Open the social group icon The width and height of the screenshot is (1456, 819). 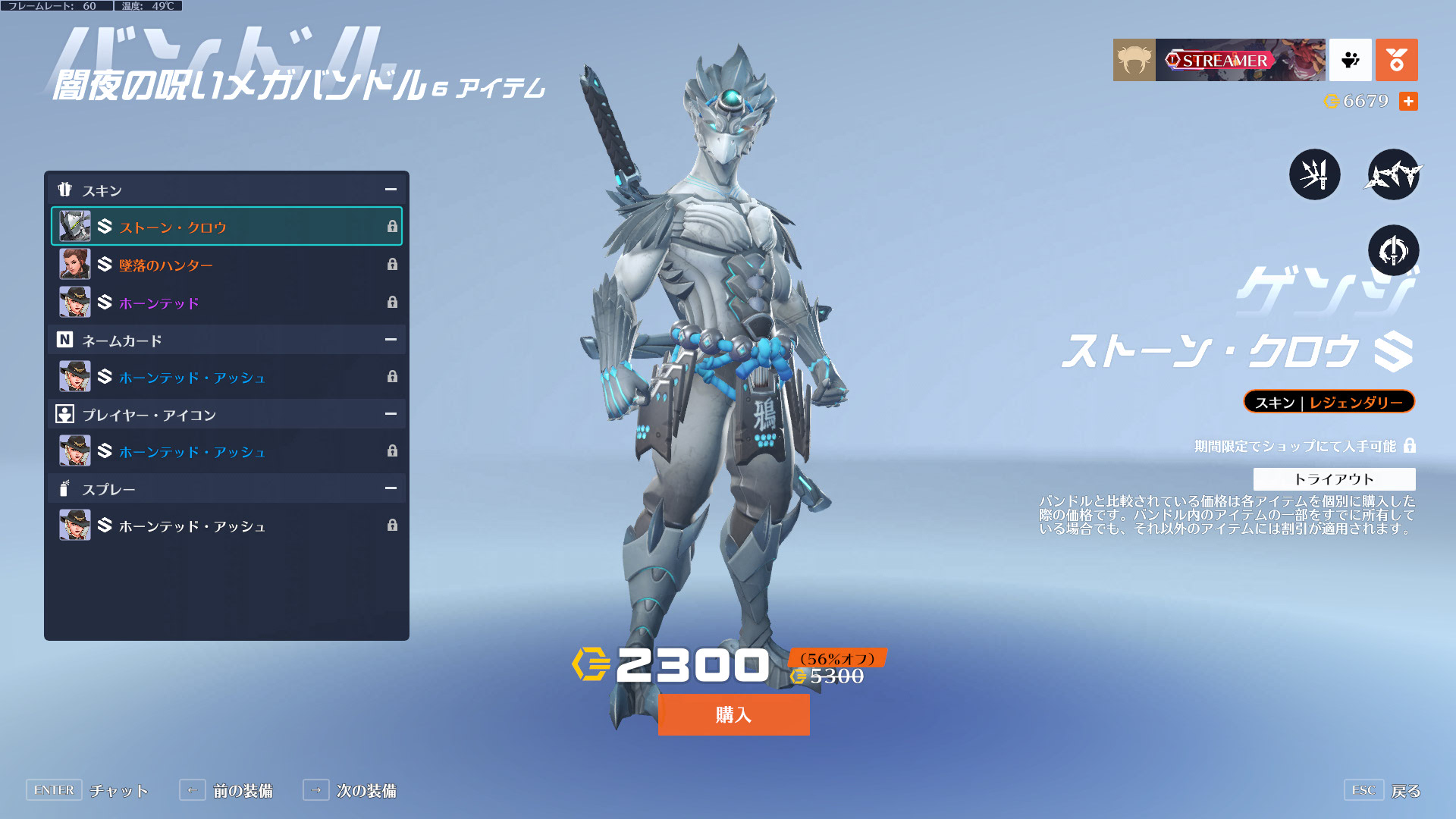pos(1350,60)
